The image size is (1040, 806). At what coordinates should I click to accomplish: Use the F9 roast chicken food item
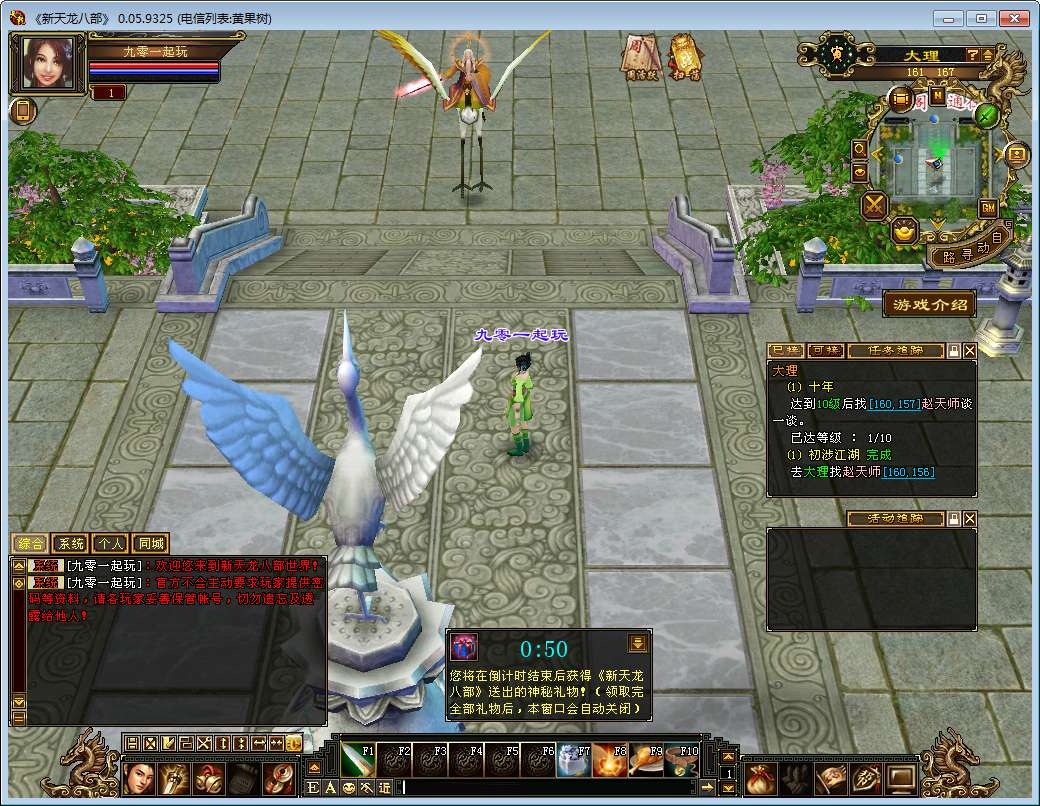(x=646, y=761)
